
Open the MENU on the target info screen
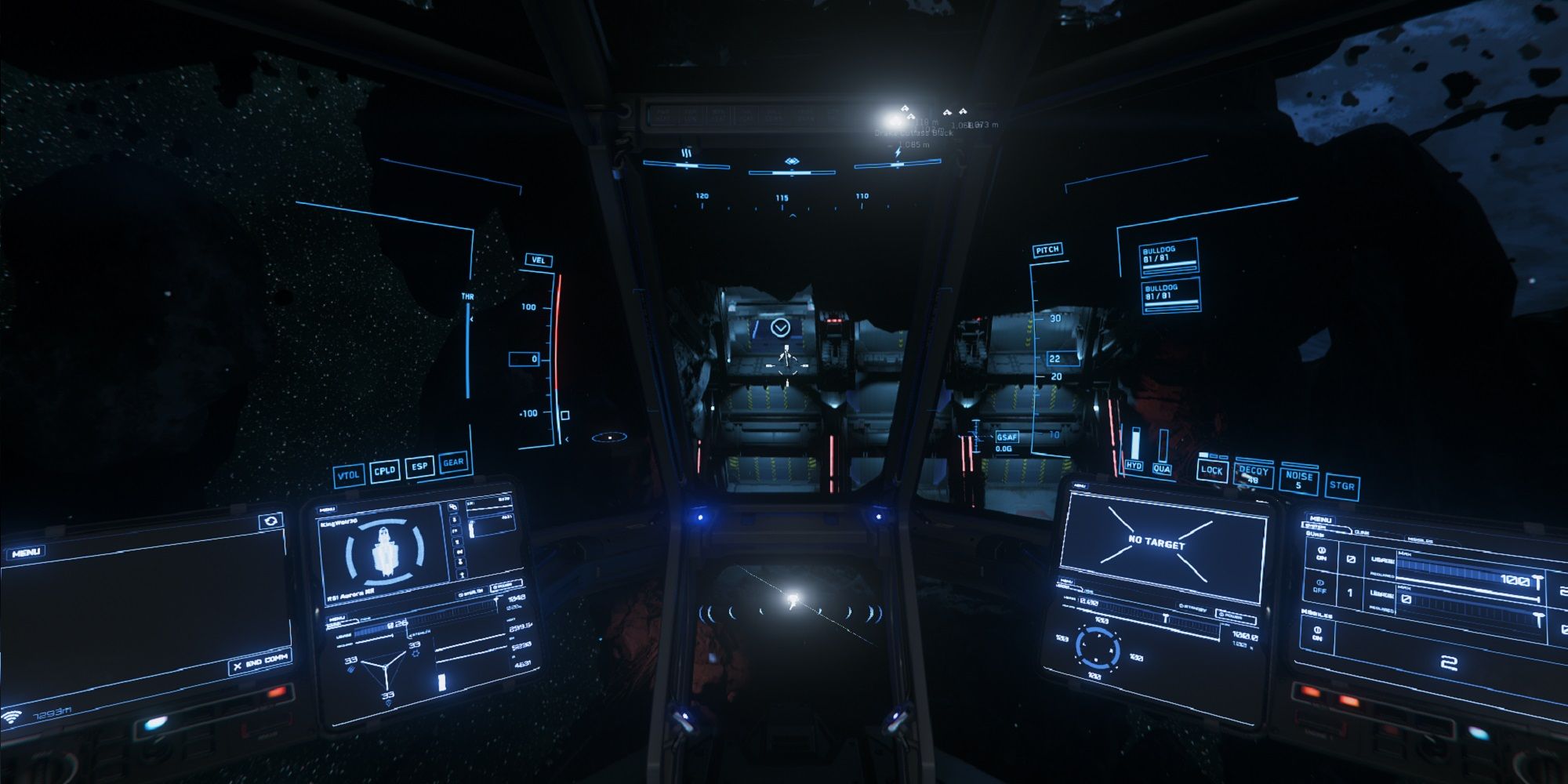tap(1066, 581)
